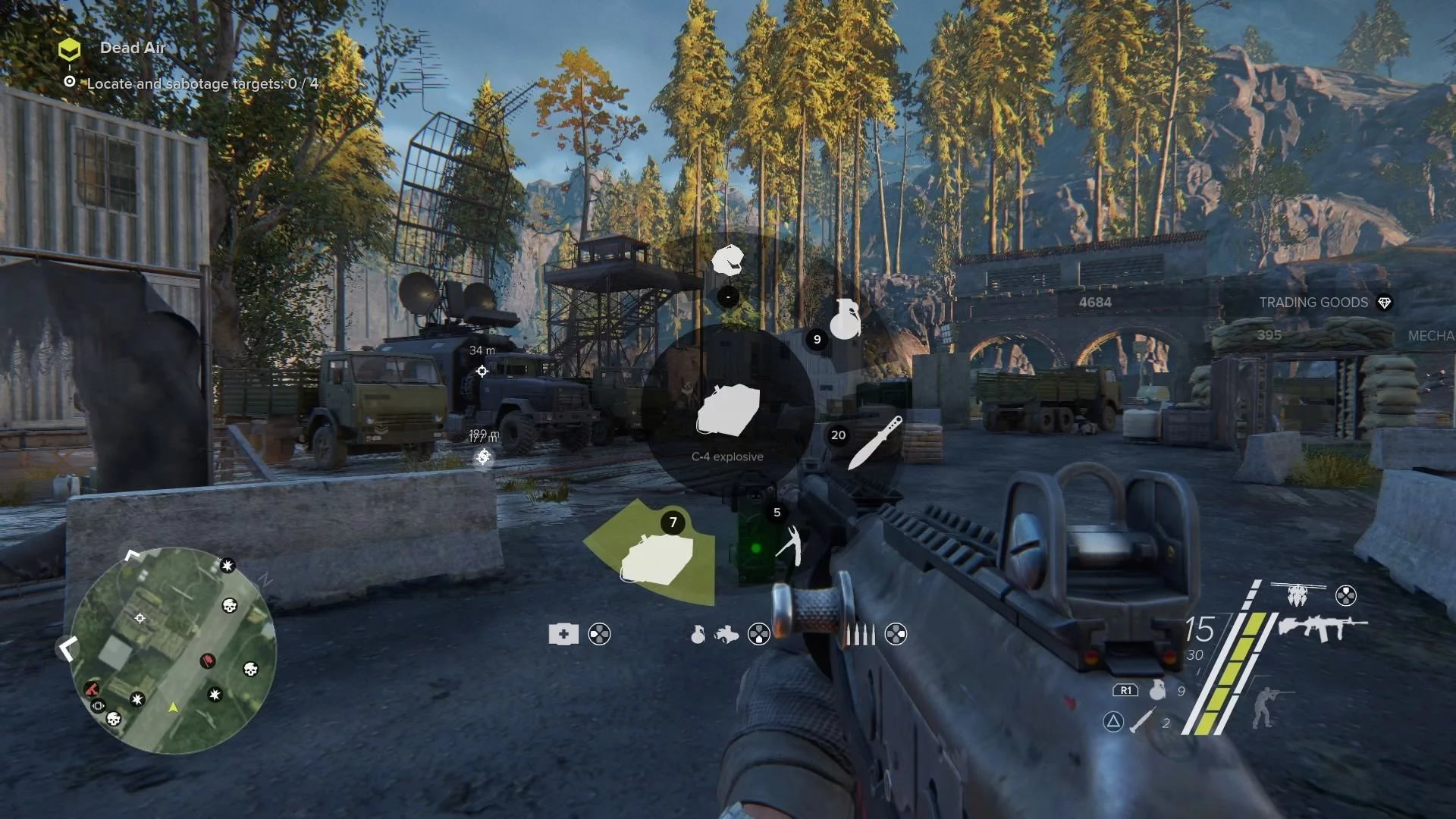Click the circular minimap

coord(173,650)
